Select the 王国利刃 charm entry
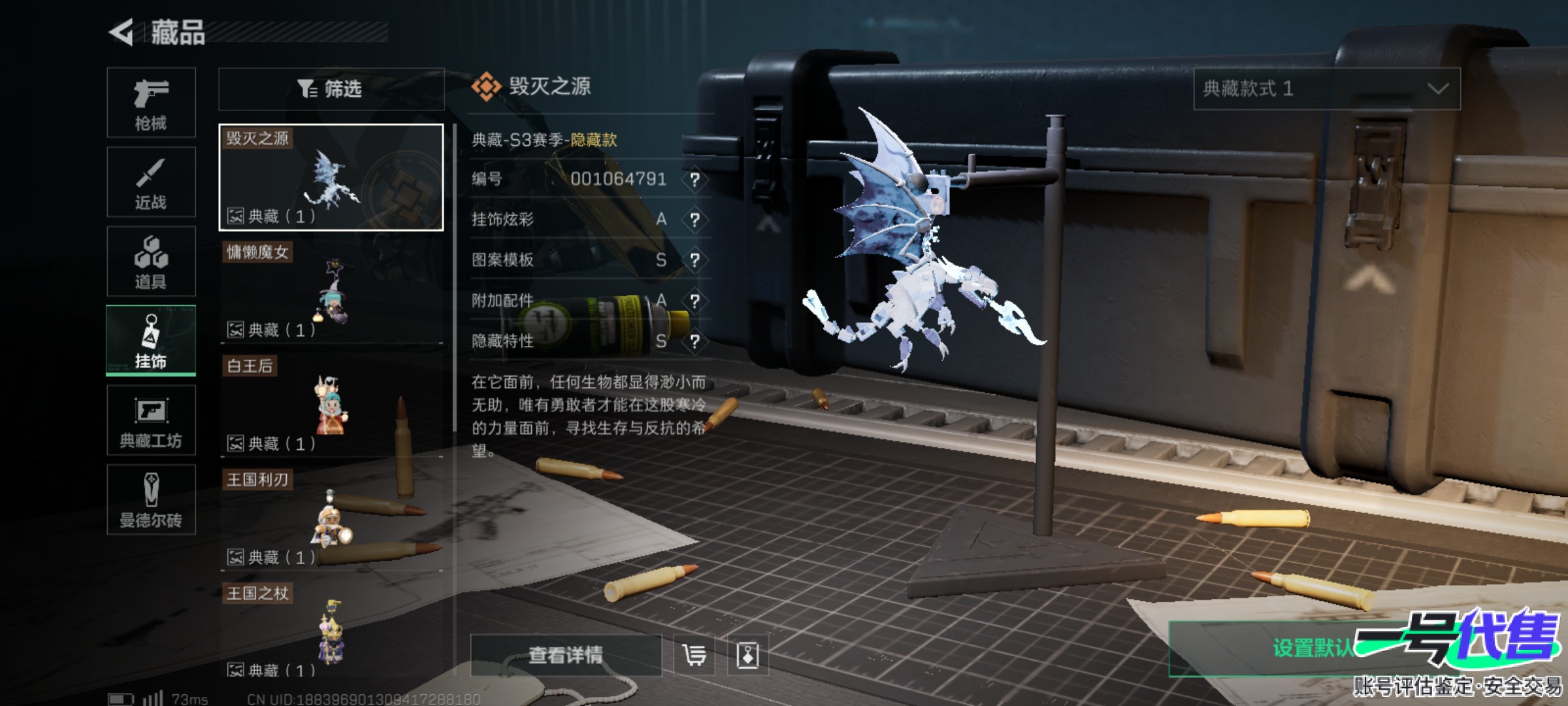This screenshot has height=706, width=1568. [x=331, y=519]
